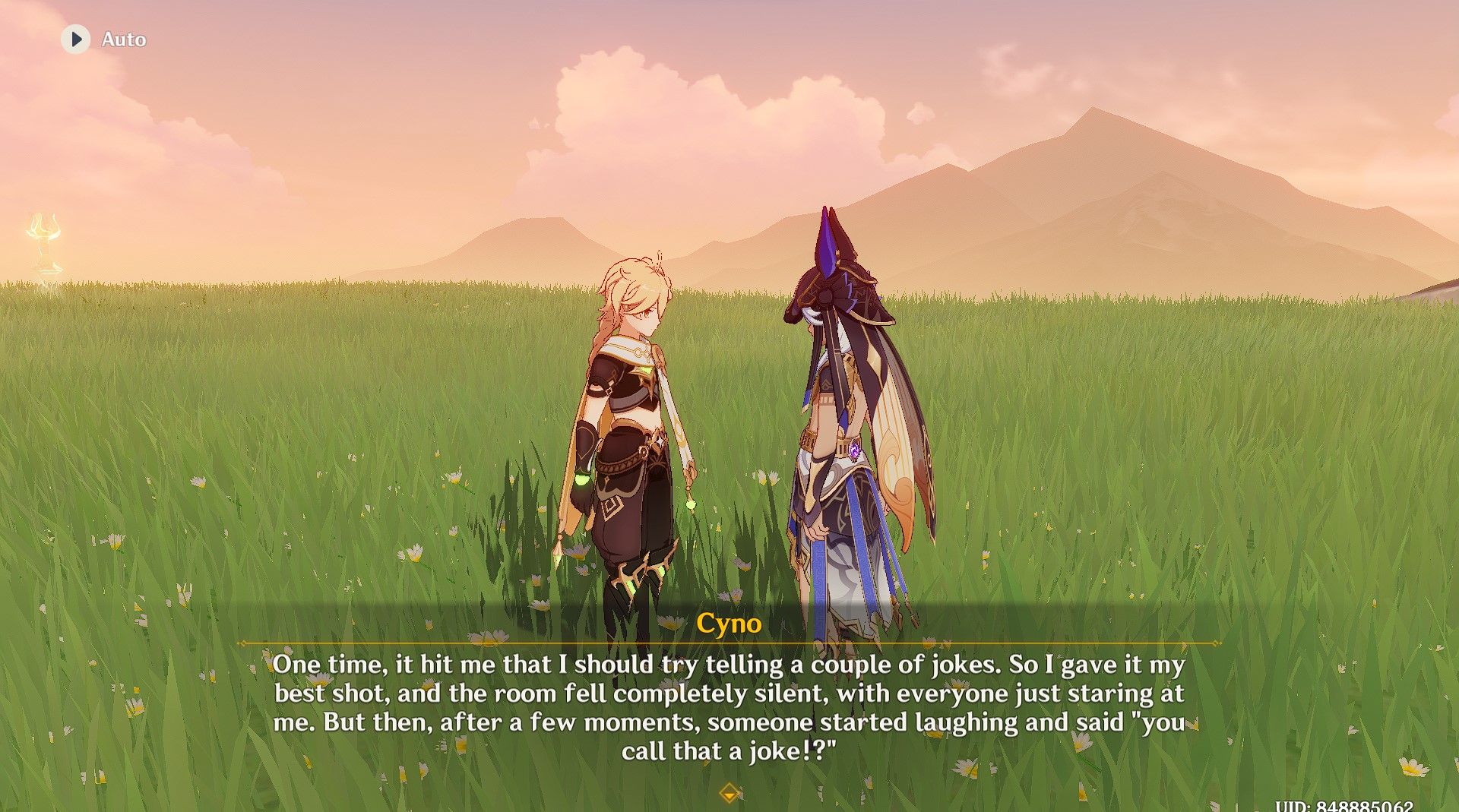Click the "Auto" text label
1459x812 pixels.
point(125,39)
